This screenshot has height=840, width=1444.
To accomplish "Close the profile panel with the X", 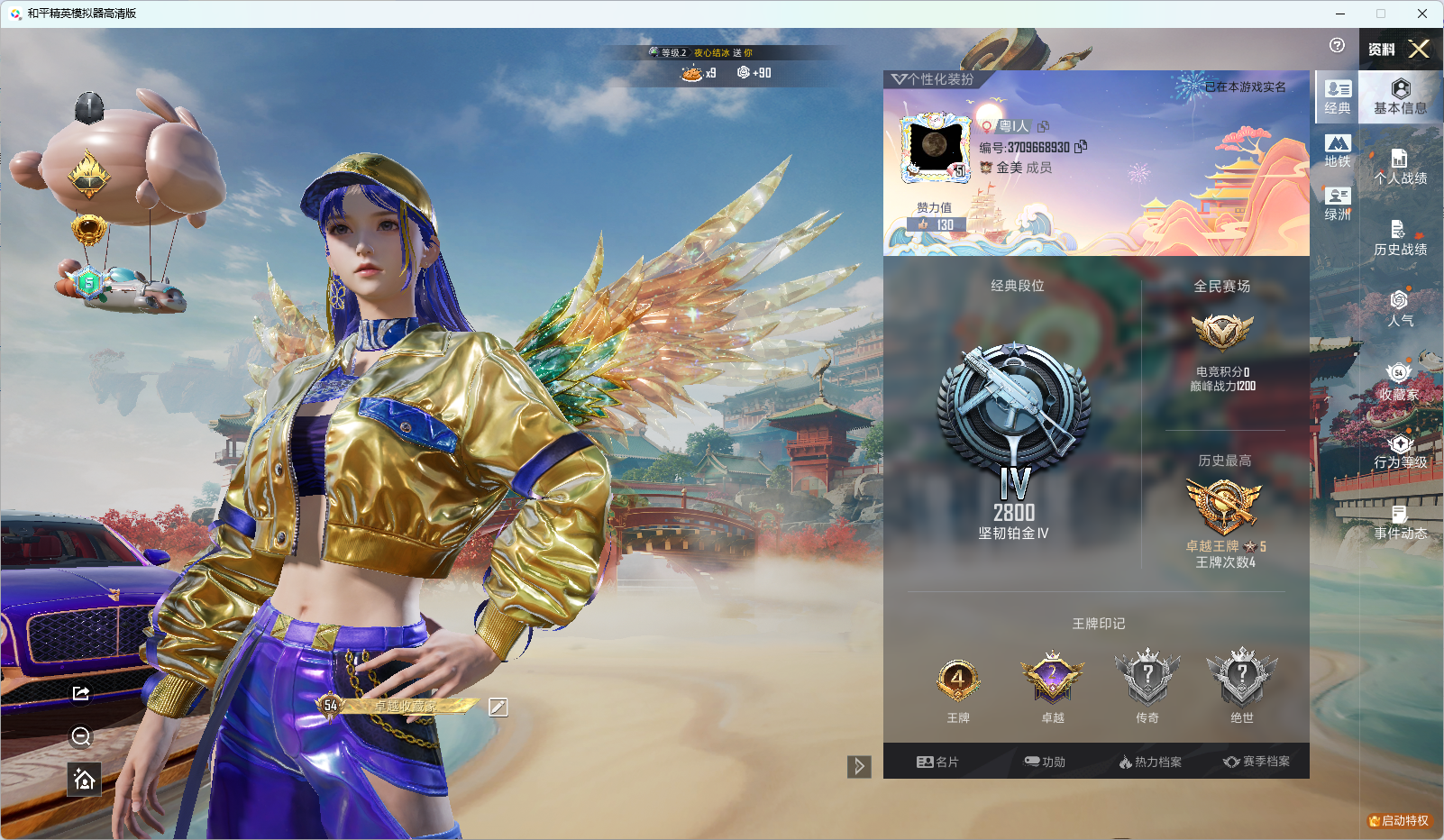I will click(x=1419, y=50).
